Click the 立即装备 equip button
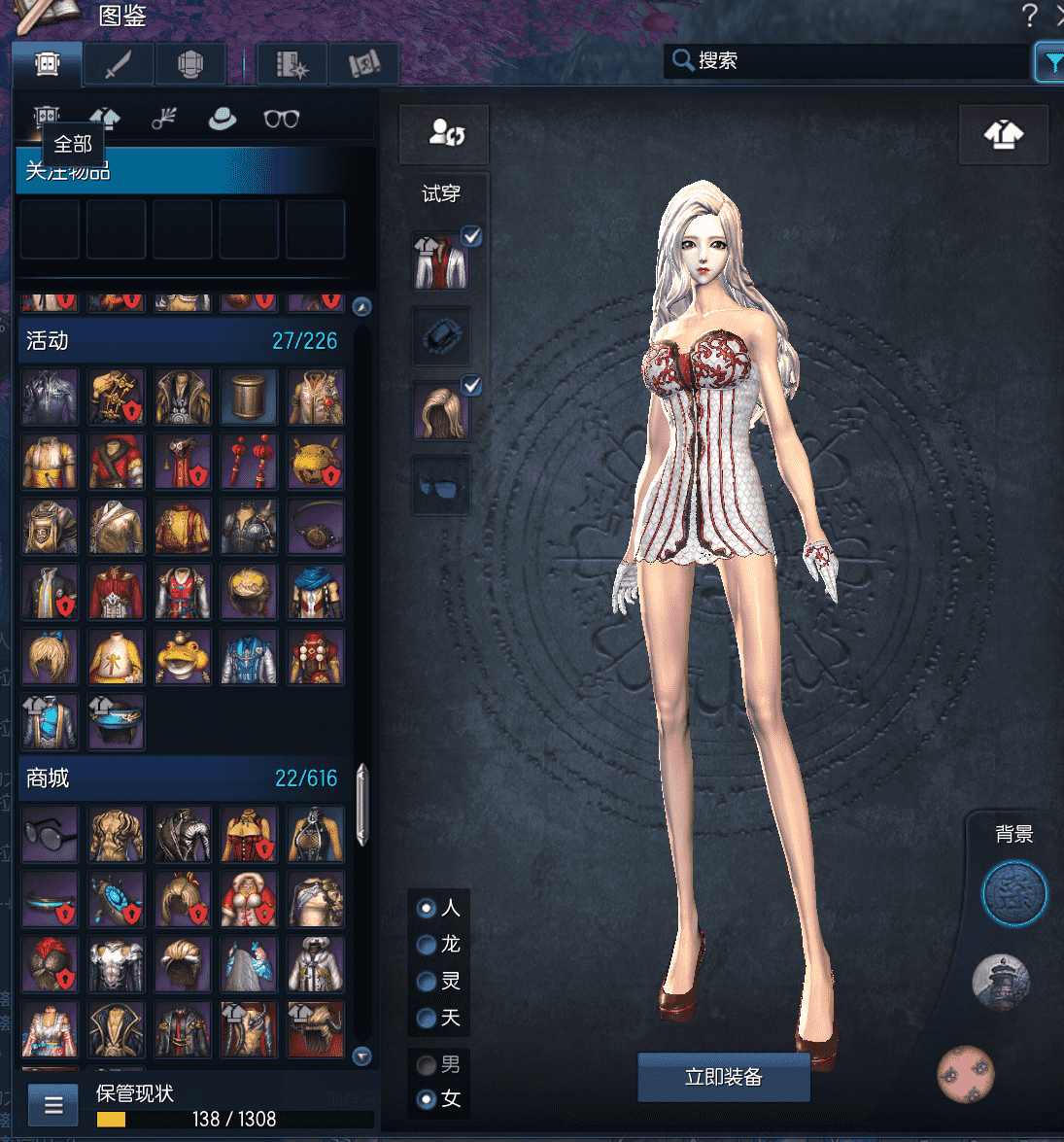1064x1142 pixels. point(723,1077)
